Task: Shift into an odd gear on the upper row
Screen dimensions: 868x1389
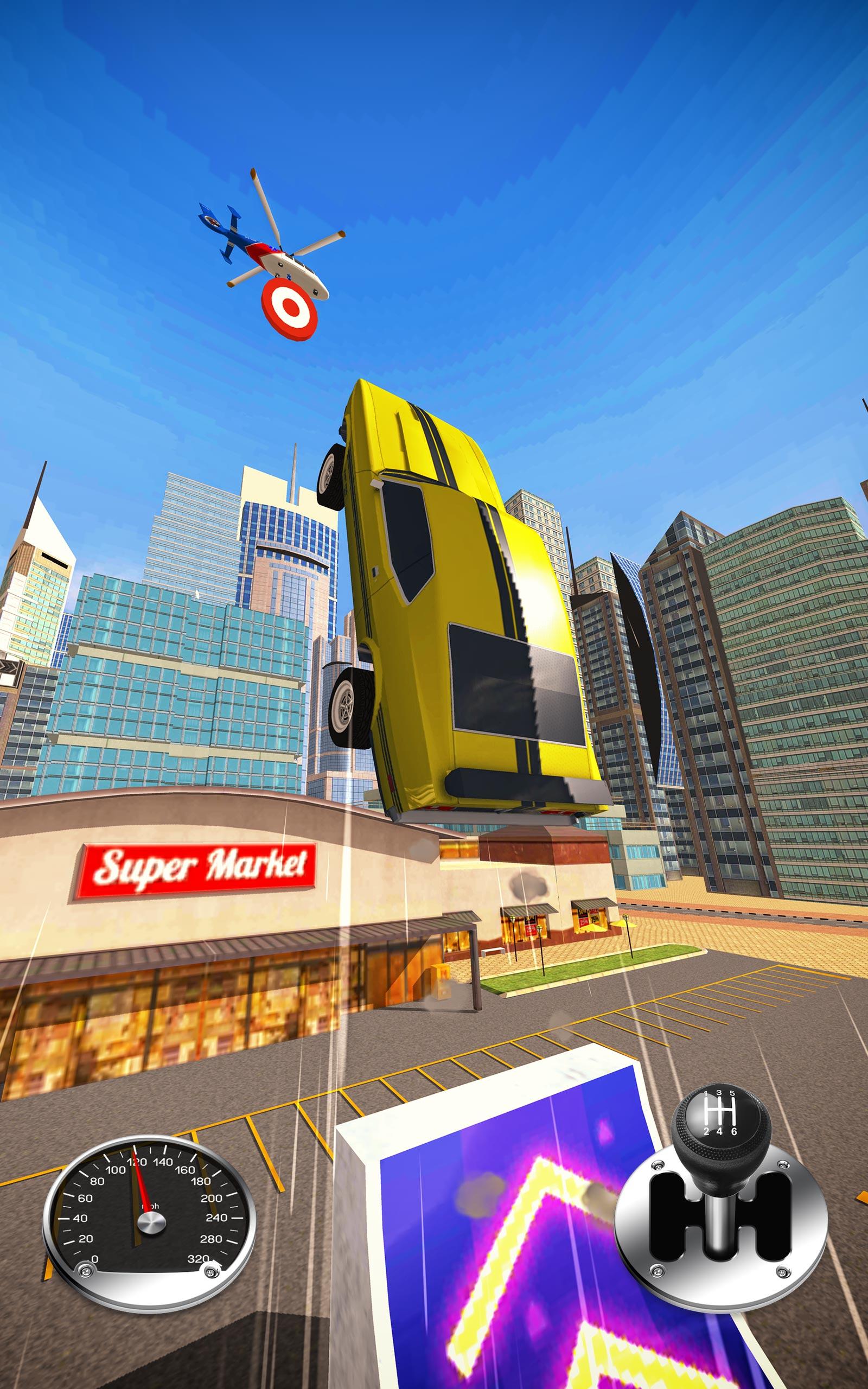Action: point(719,1094)
